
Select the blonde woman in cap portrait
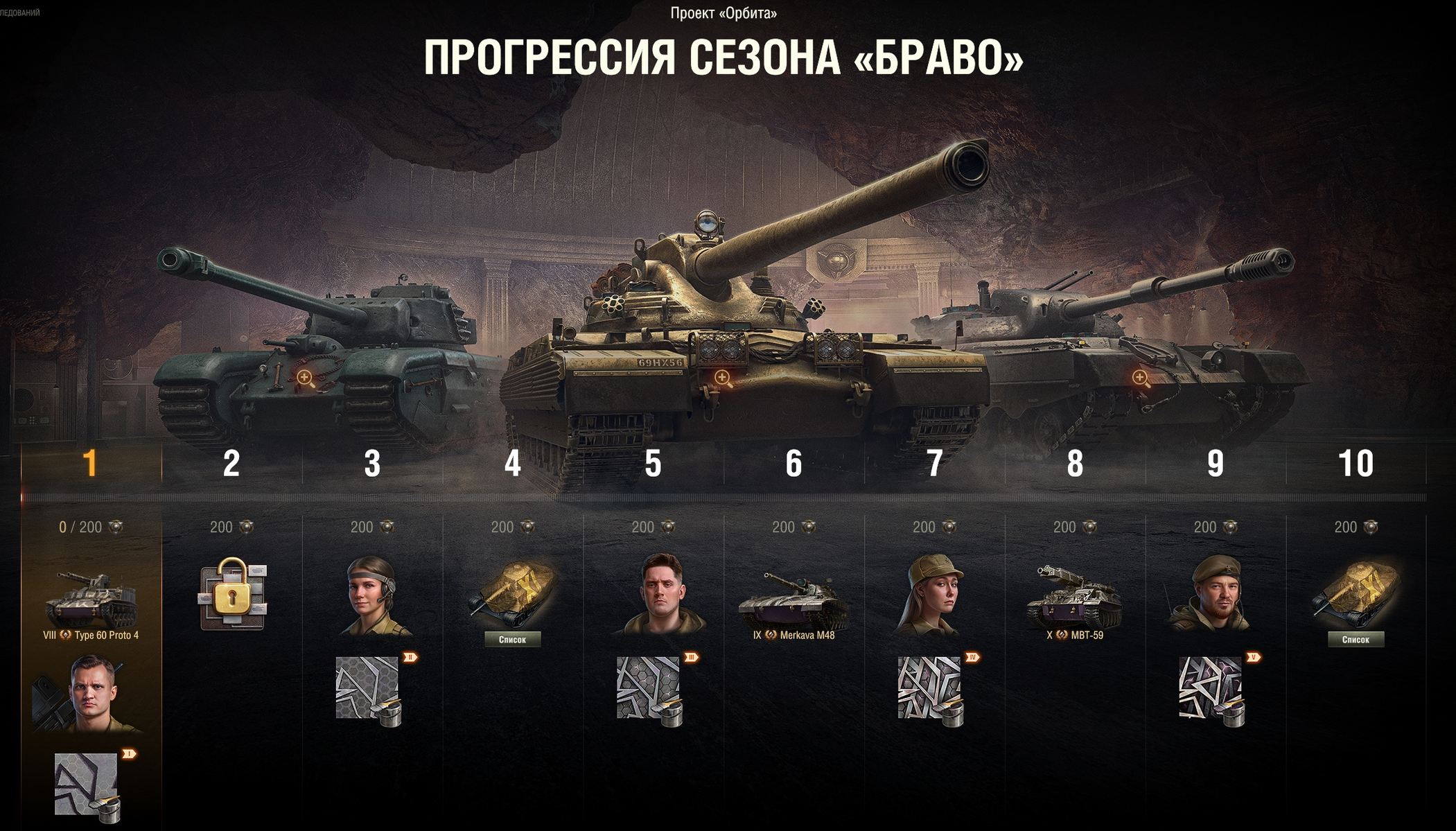933,595
